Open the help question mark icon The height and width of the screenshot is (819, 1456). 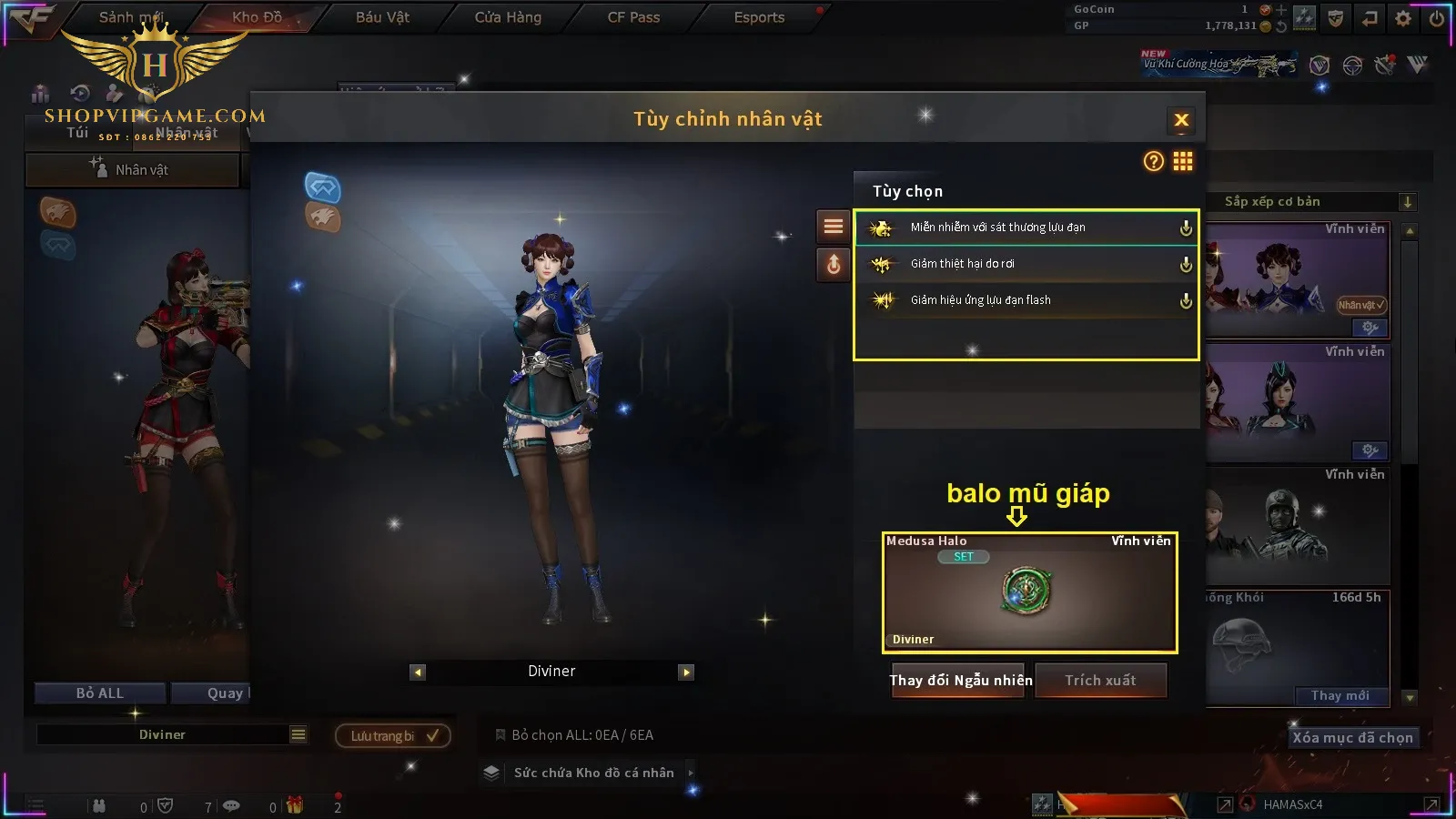tap(1153, 162)
